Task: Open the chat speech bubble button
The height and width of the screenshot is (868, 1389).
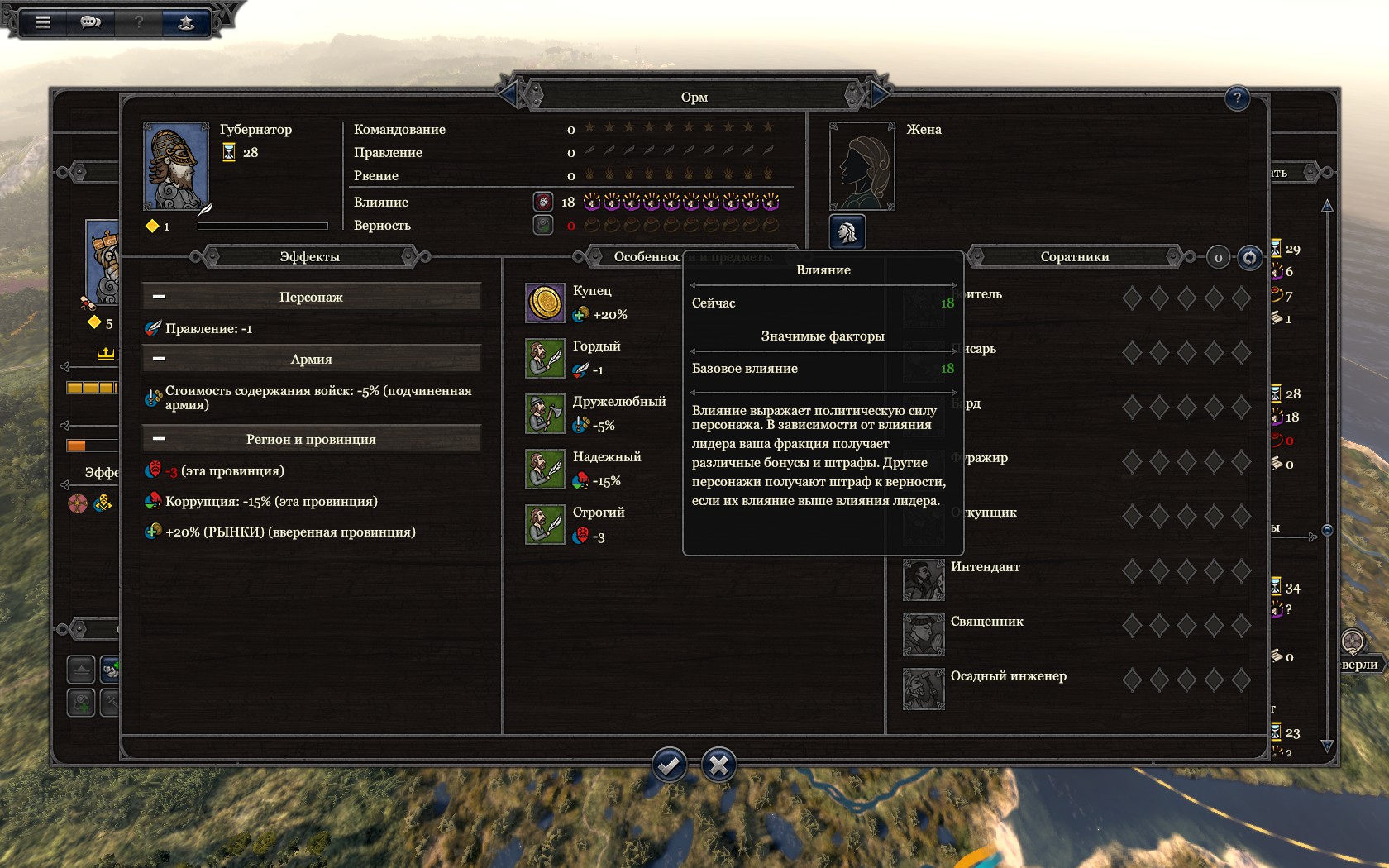Action: click(90, 22)
